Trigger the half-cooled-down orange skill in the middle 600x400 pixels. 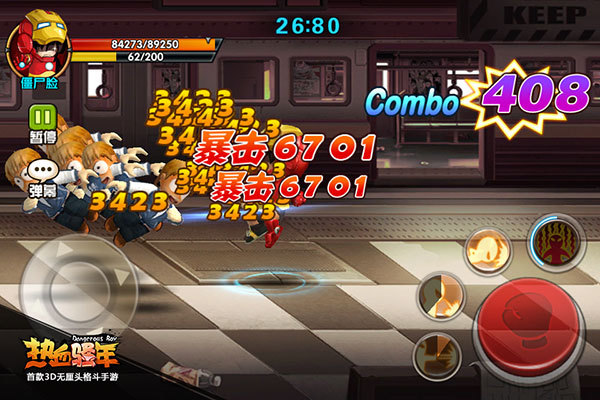(x=441, y=297)
